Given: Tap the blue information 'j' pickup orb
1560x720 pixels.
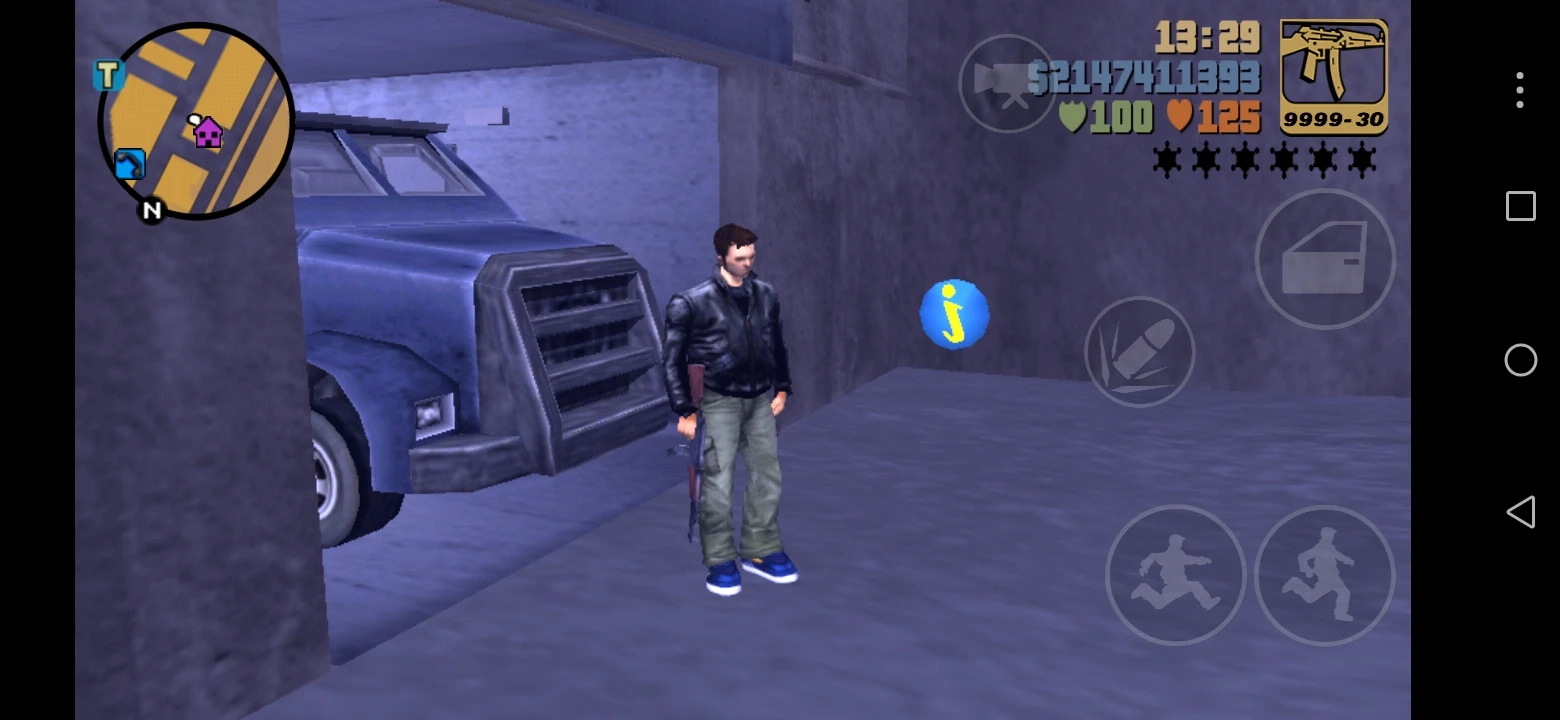Looking at the screenshot, I should click(x=952, y=314).
